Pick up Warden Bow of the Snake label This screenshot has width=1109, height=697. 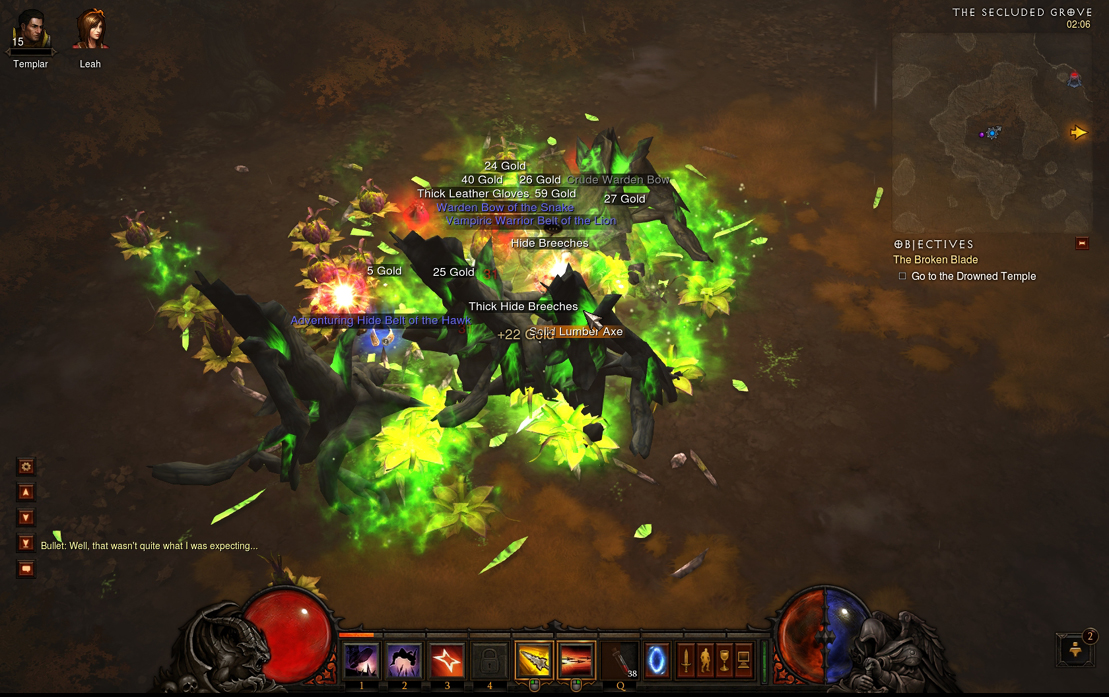pos(505,207)
